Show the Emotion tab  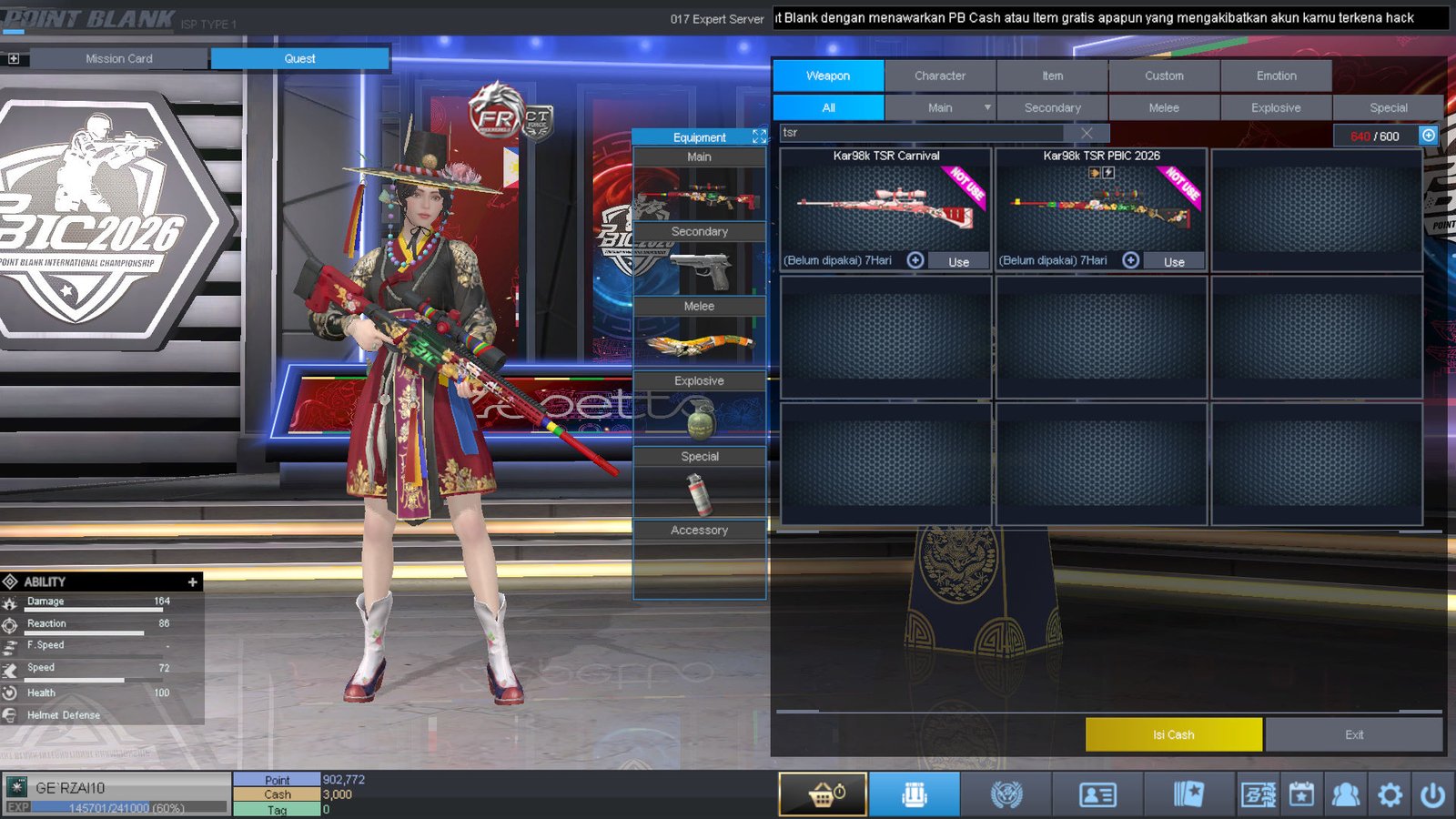point(1276,76)
